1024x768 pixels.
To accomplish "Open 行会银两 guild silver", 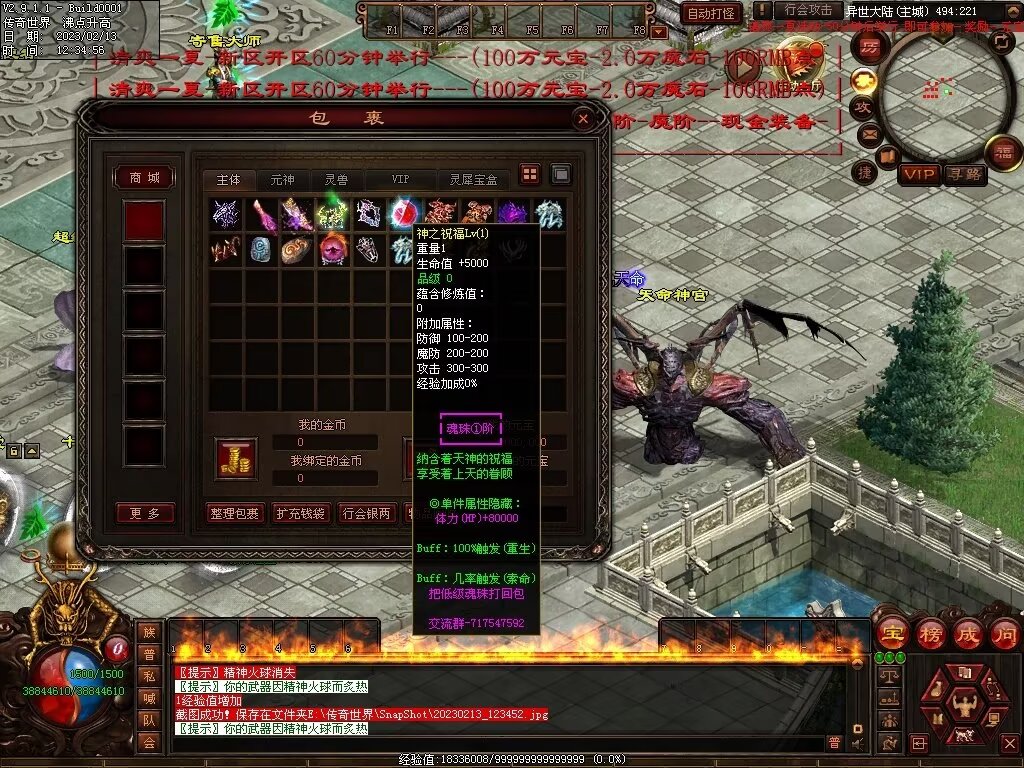I will click(367, 514).
